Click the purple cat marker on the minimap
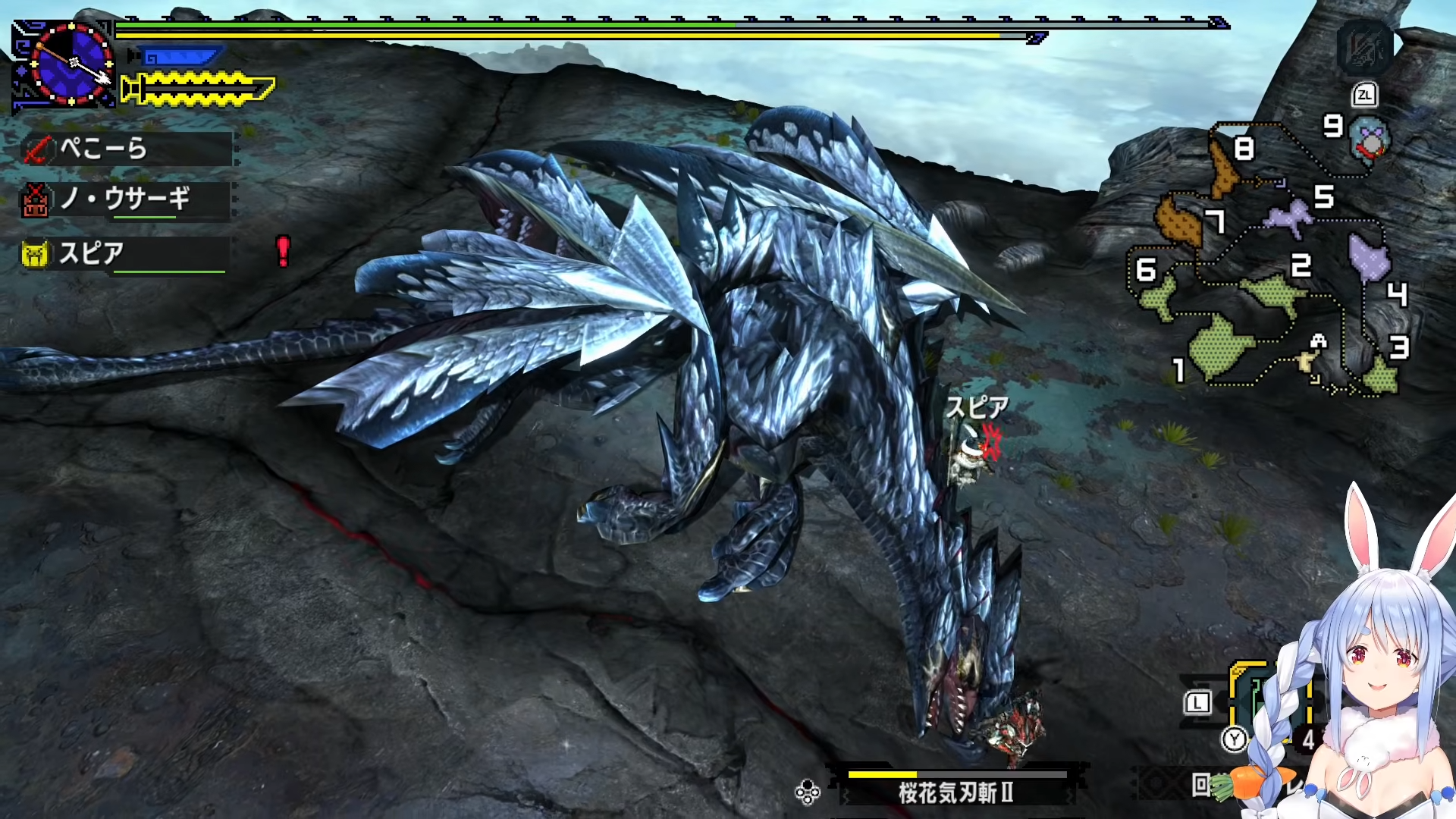The height and width of the screenshot is (819, 1456). pos(1289,216)
